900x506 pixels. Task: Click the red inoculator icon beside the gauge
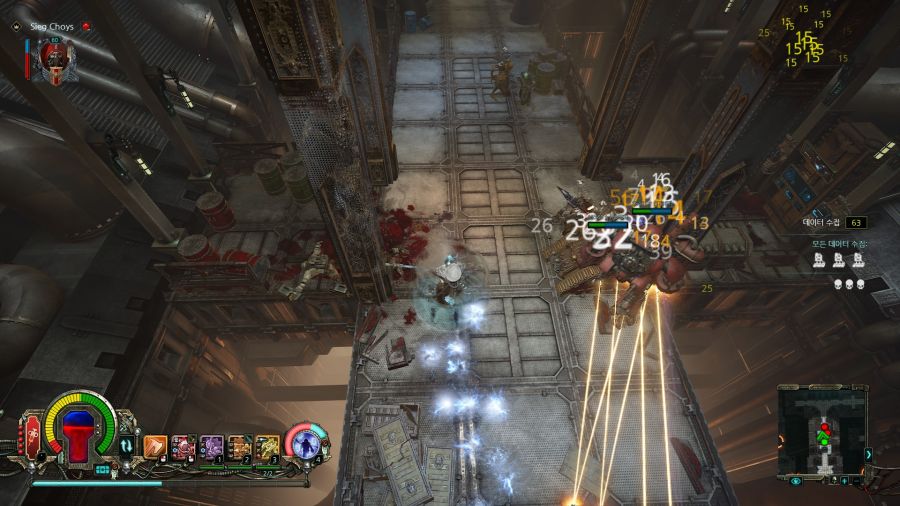(33, 437)
